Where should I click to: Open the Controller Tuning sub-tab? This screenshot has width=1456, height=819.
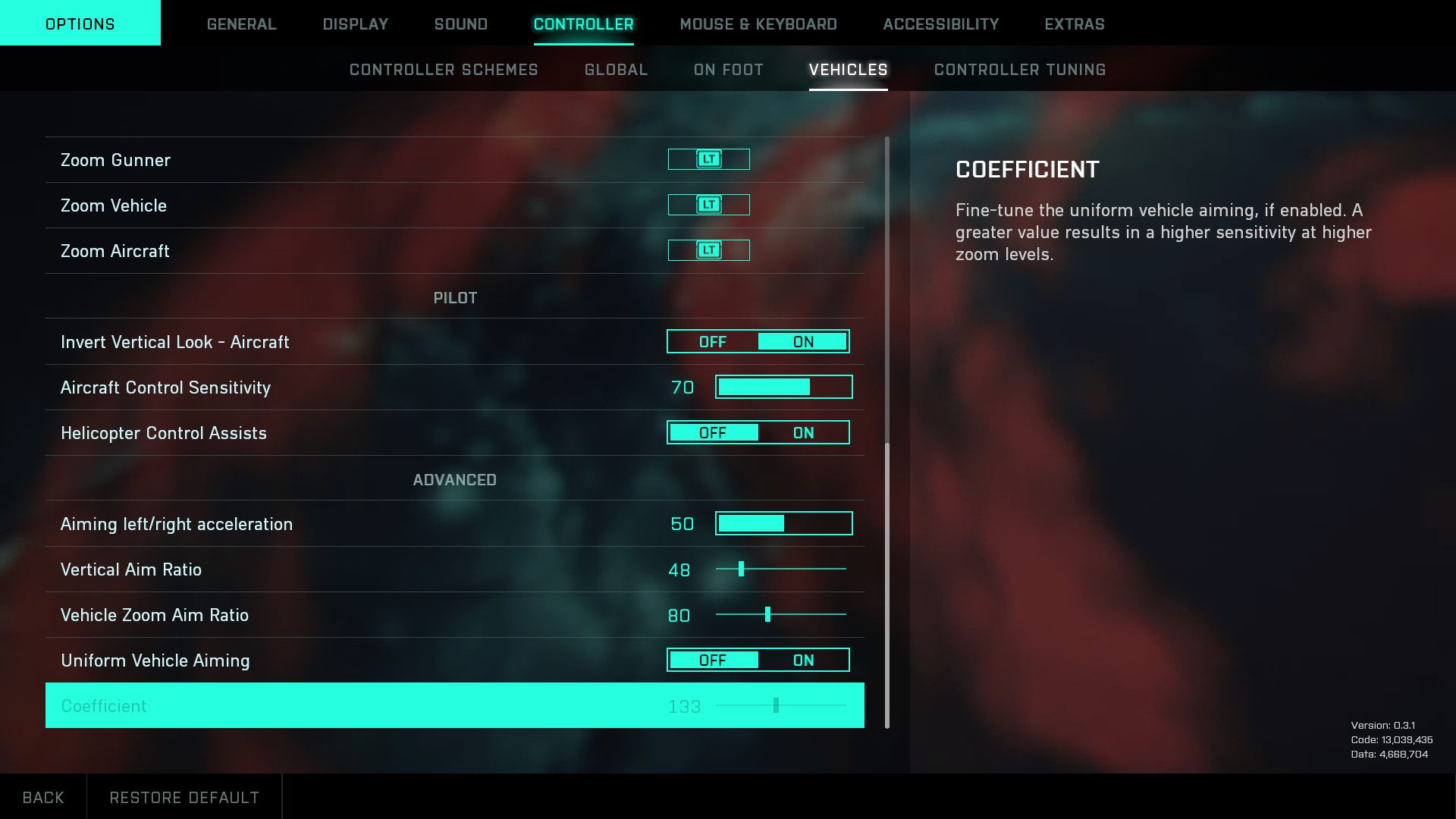tap(1019, 70)
